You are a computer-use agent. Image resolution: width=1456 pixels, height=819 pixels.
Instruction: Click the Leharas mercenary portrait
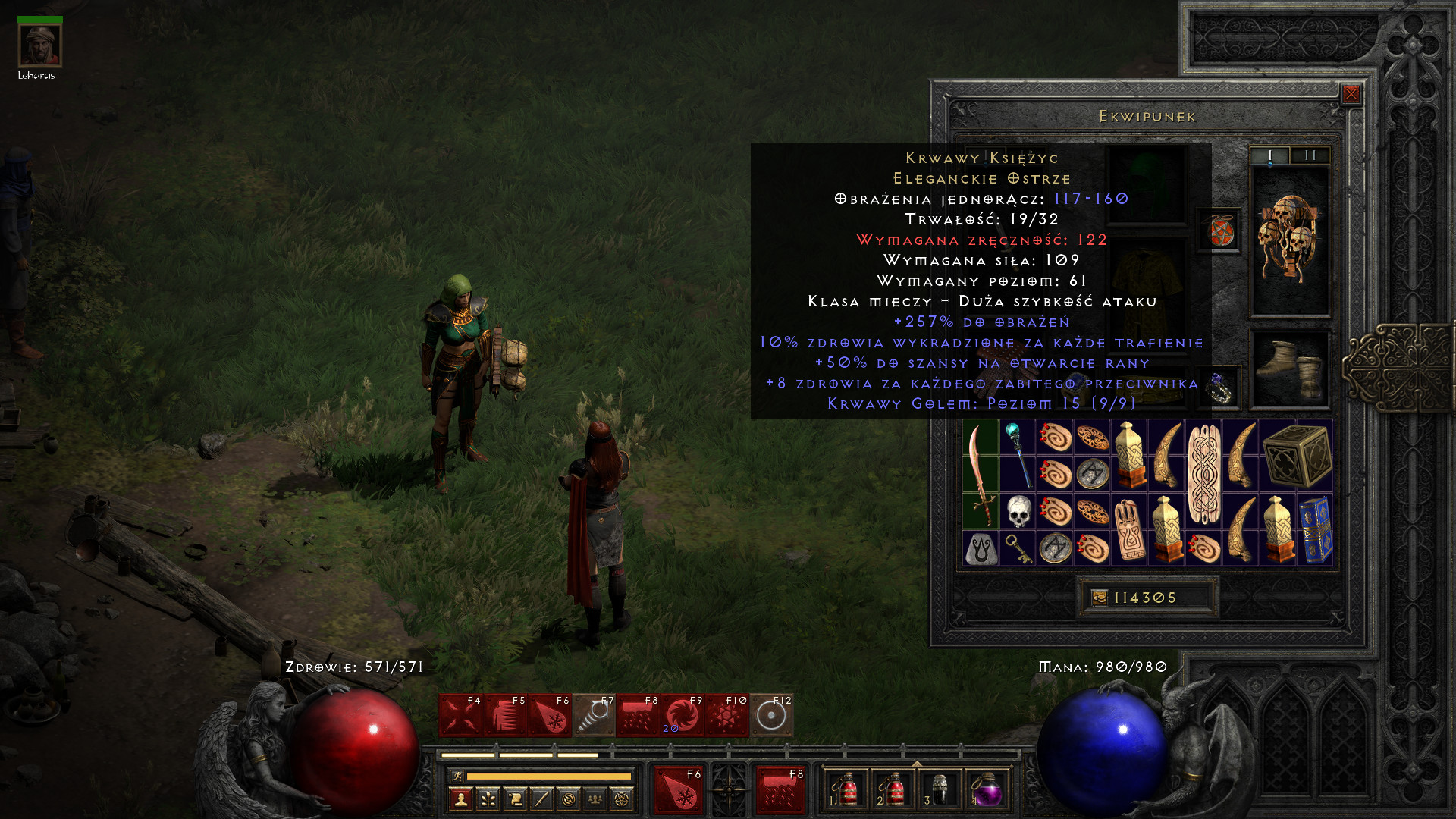[39, 45]
